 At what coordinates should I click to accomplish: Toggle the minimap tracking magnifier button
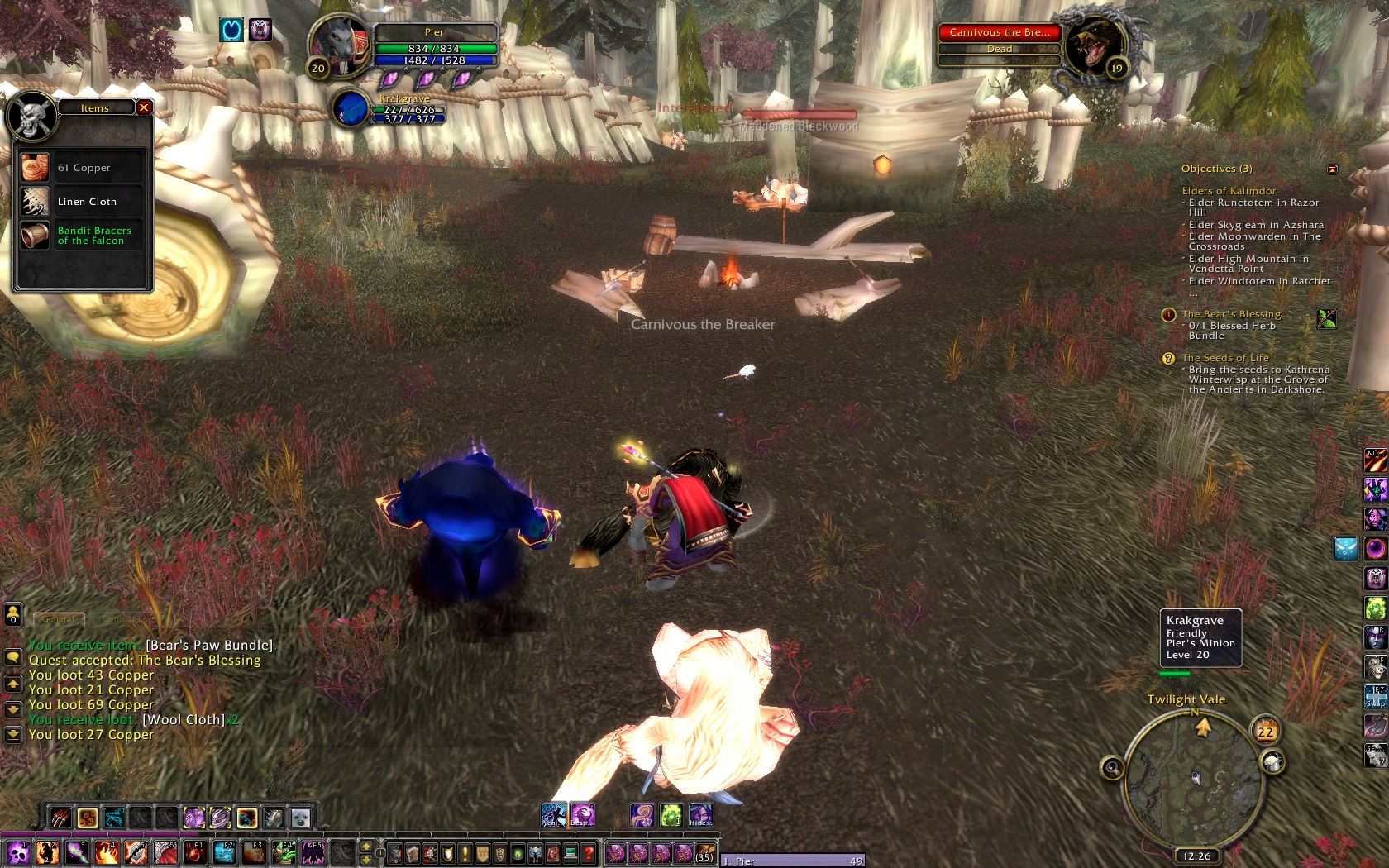[1112, 769]
